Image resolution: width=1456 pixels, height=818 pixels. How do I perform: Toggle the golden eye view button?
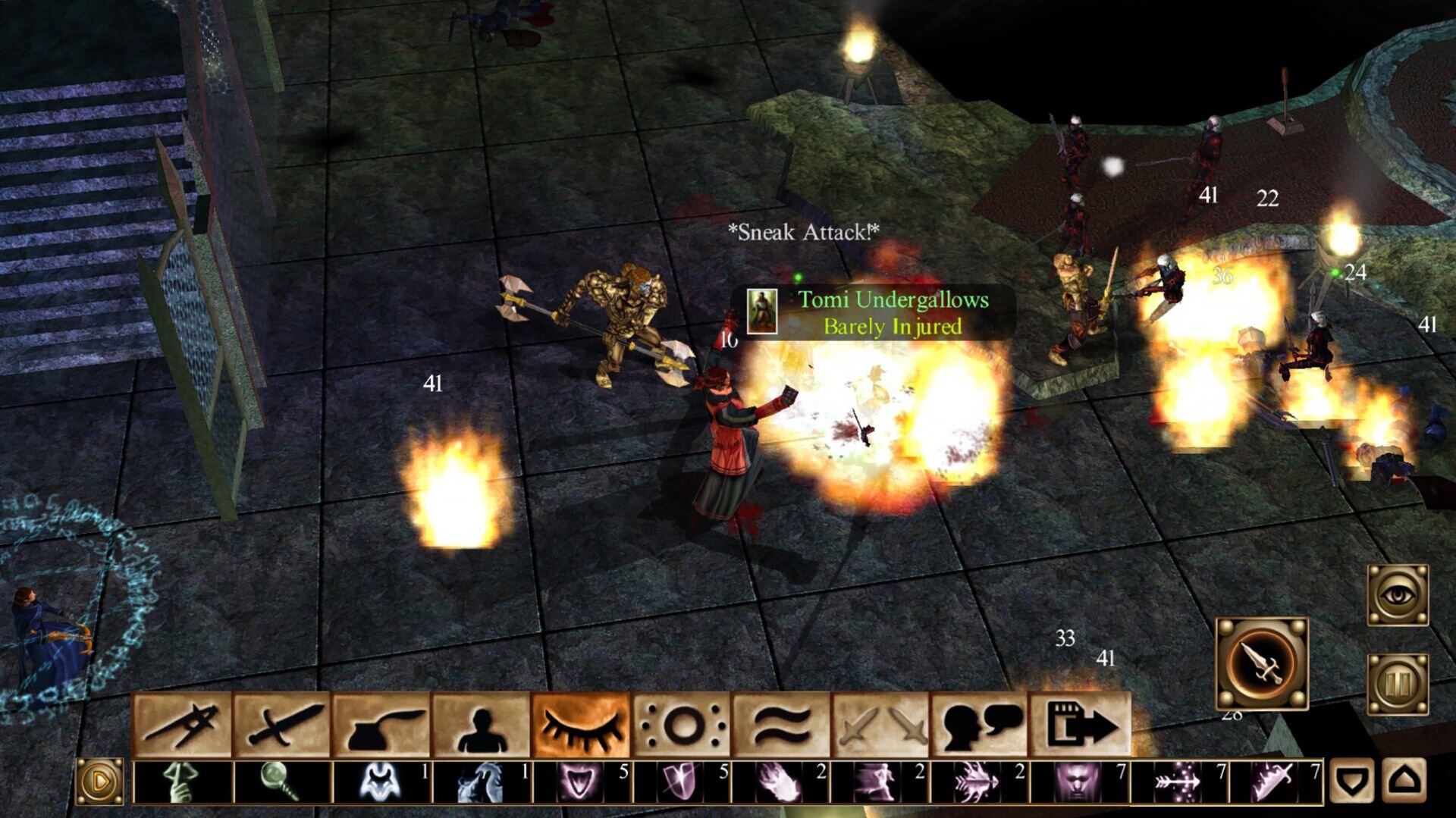tap(1398, 595)
